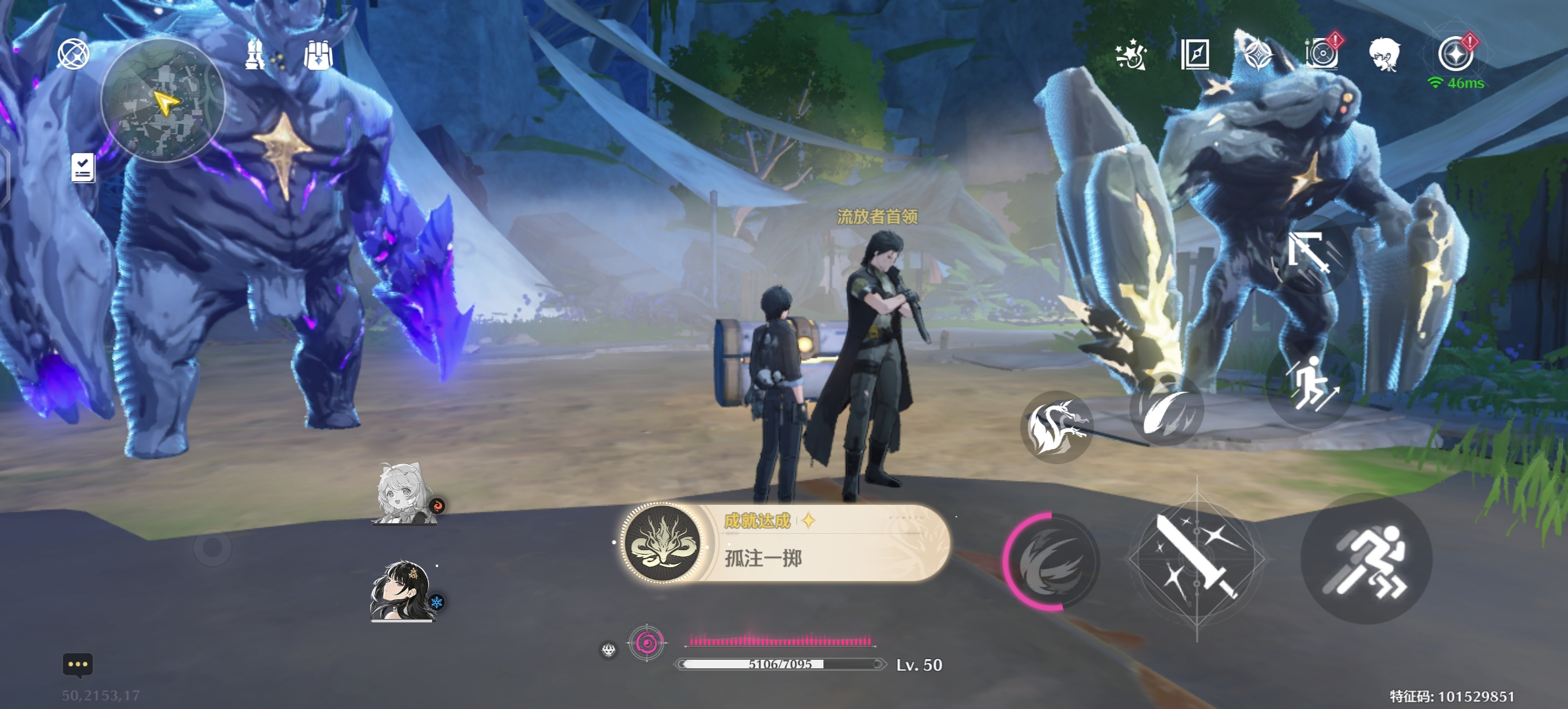Open the character head profile icon

1384,54
